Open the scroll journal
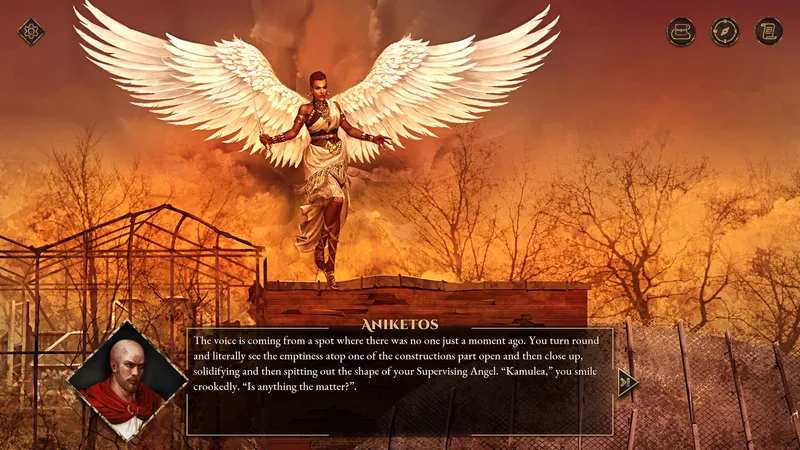This screenshot has height=450, width=800. pyautogui.click(x=768, y=32)
